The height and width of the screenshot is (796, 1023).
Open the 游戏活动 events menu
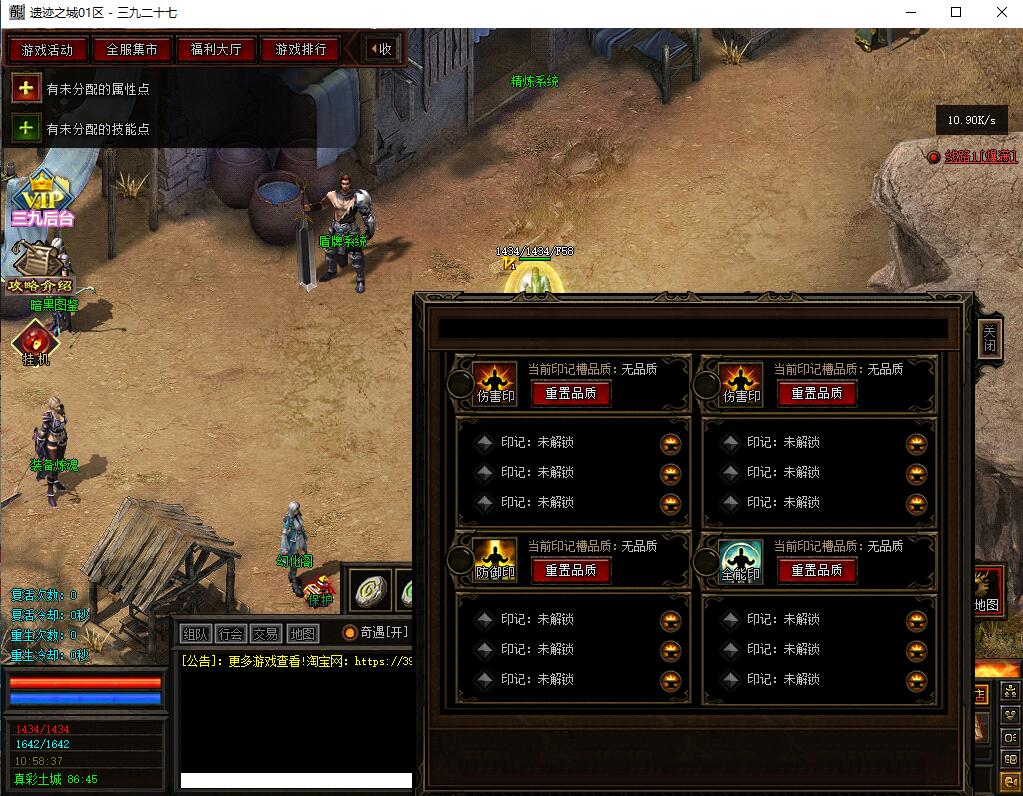[47, 49]
